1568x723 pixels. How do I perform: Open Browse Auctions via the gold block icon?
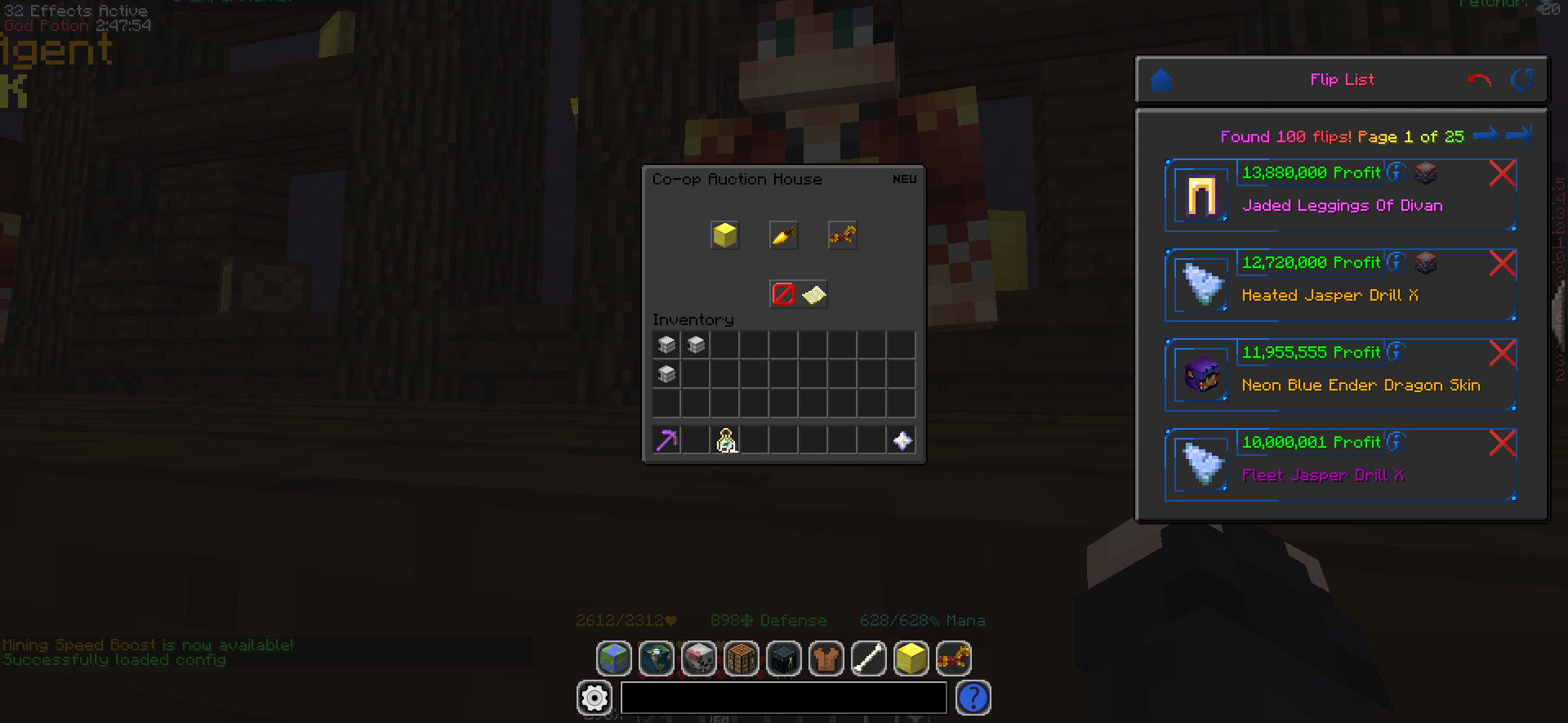point(724,235)
